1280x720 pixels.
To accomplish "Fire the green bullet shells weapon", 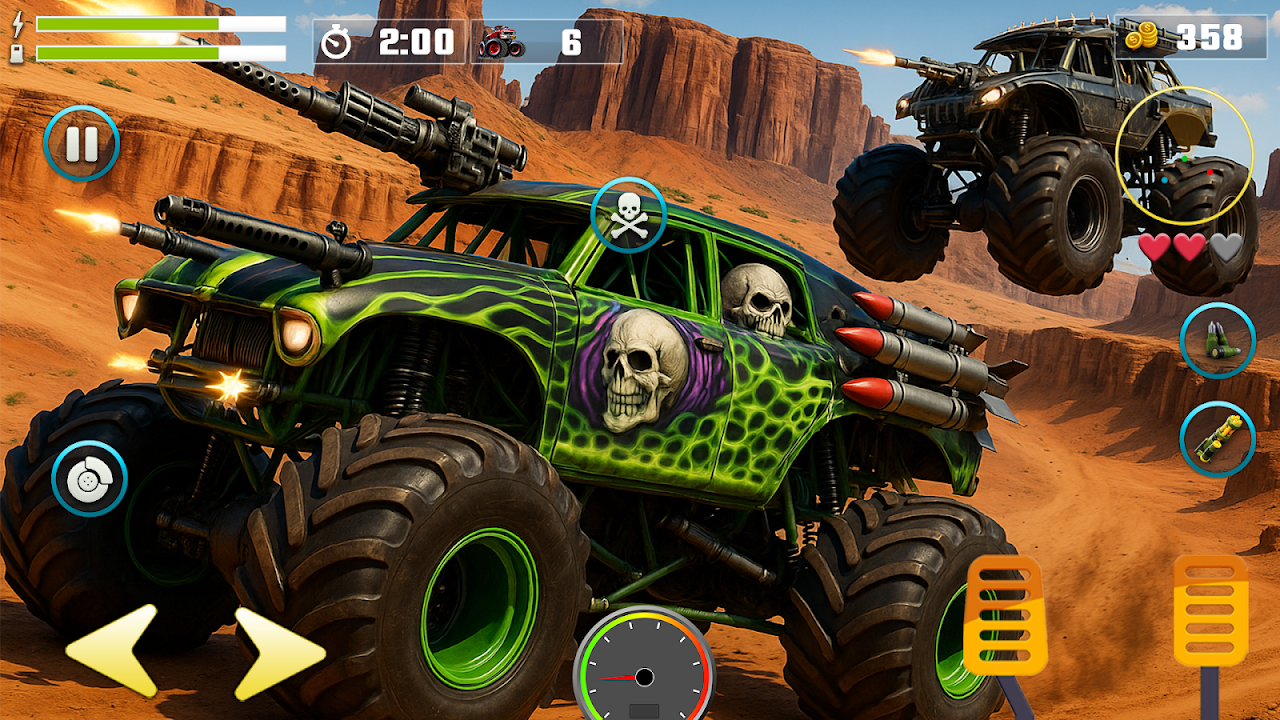I will pyautogui.click(x=1217, y=340).
